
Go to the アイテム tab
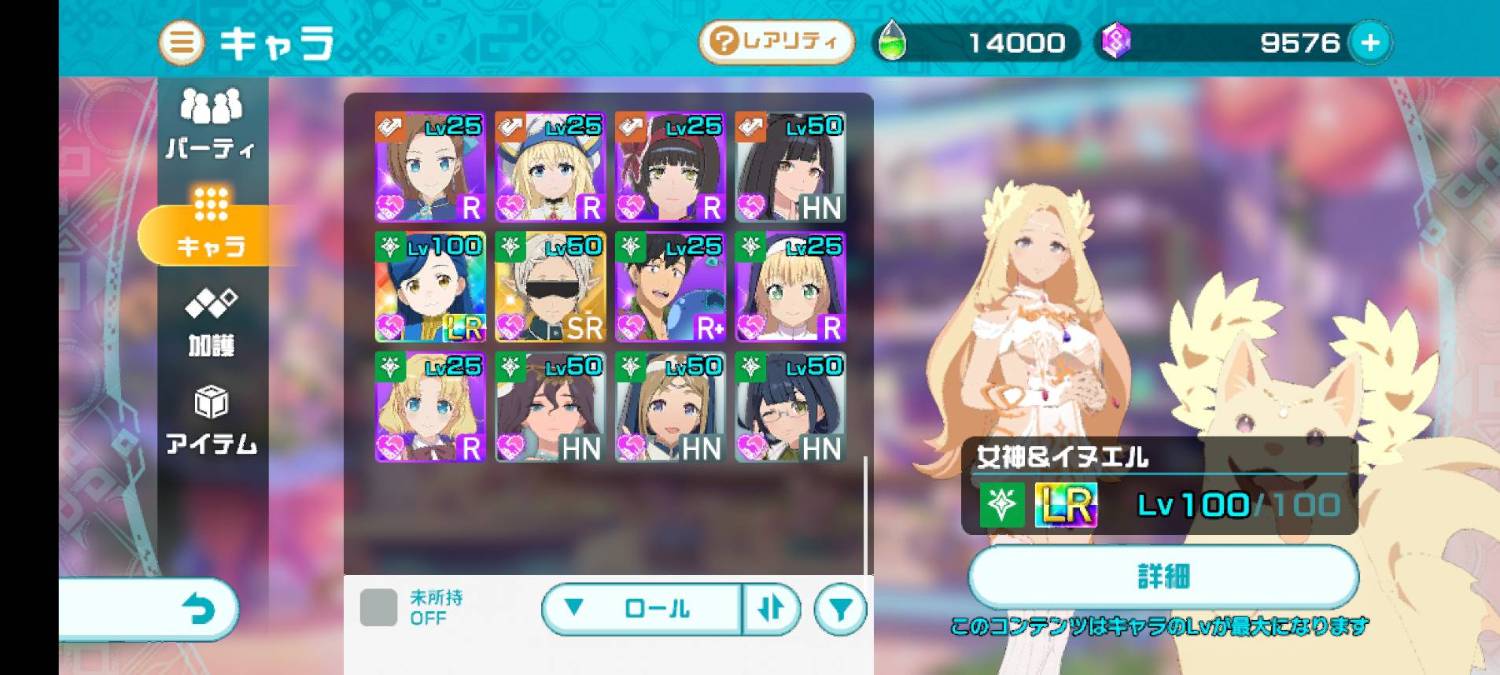(x=211, y=421)
